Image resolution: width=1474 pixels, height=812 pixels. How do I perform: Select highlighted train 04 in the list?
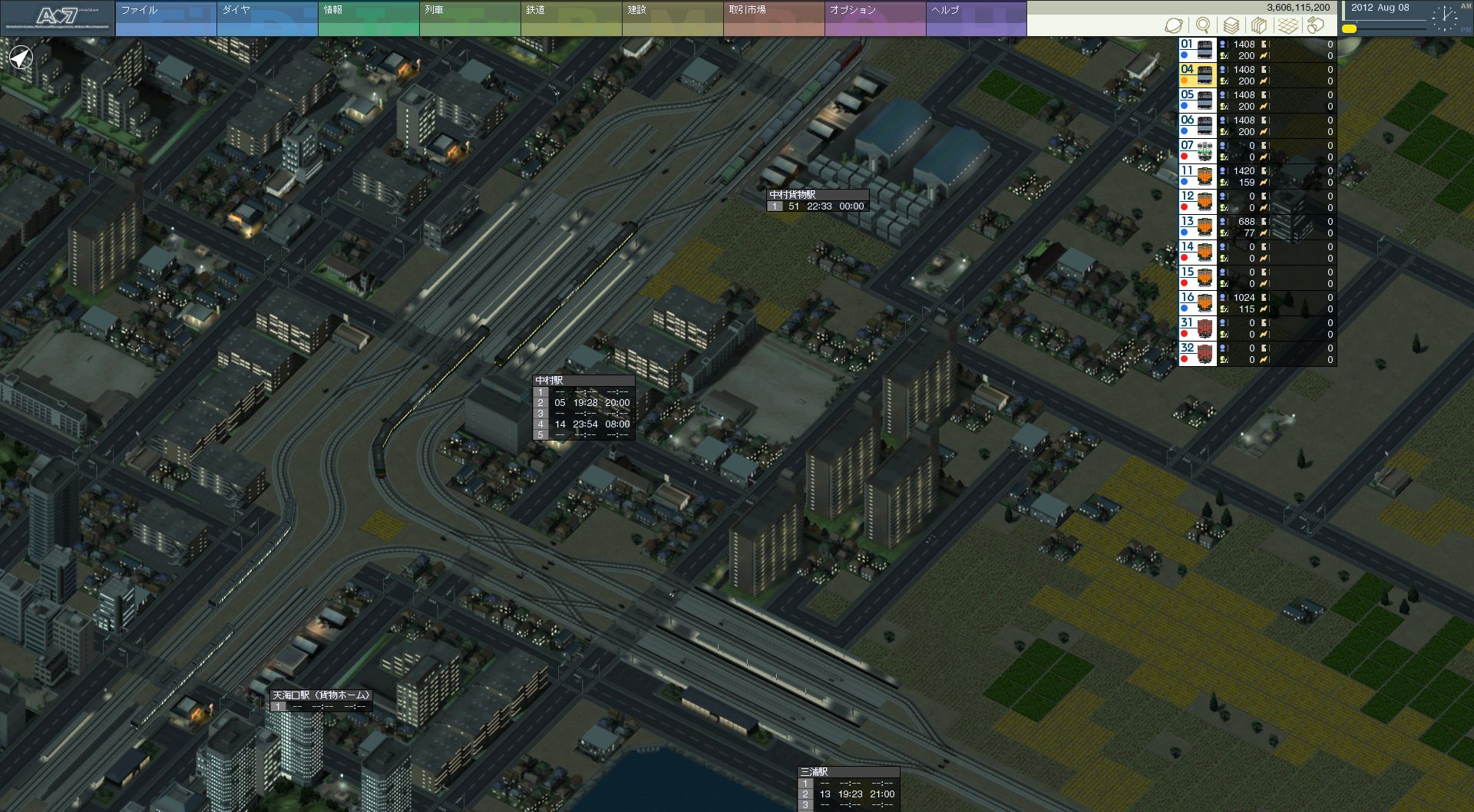click(1197, 75)
